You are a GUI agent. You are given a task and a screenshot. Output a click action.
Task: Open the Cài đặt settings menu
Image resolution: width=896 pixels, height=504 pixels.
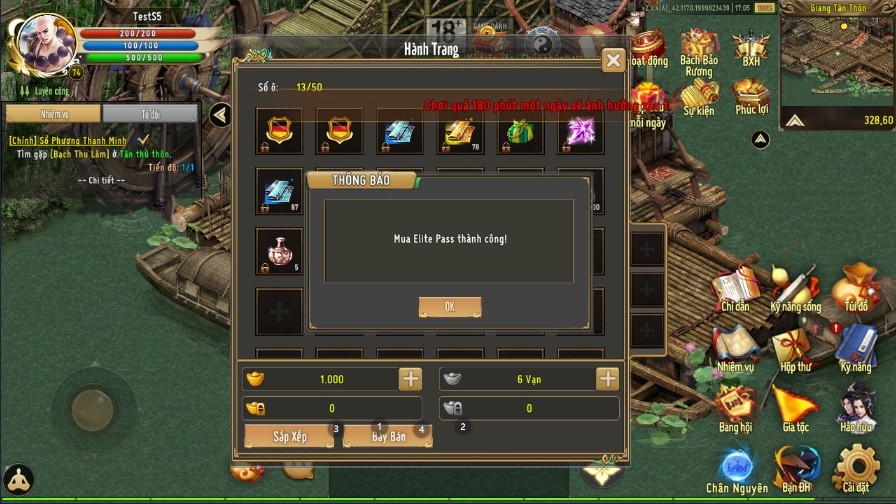click(855, 468)
